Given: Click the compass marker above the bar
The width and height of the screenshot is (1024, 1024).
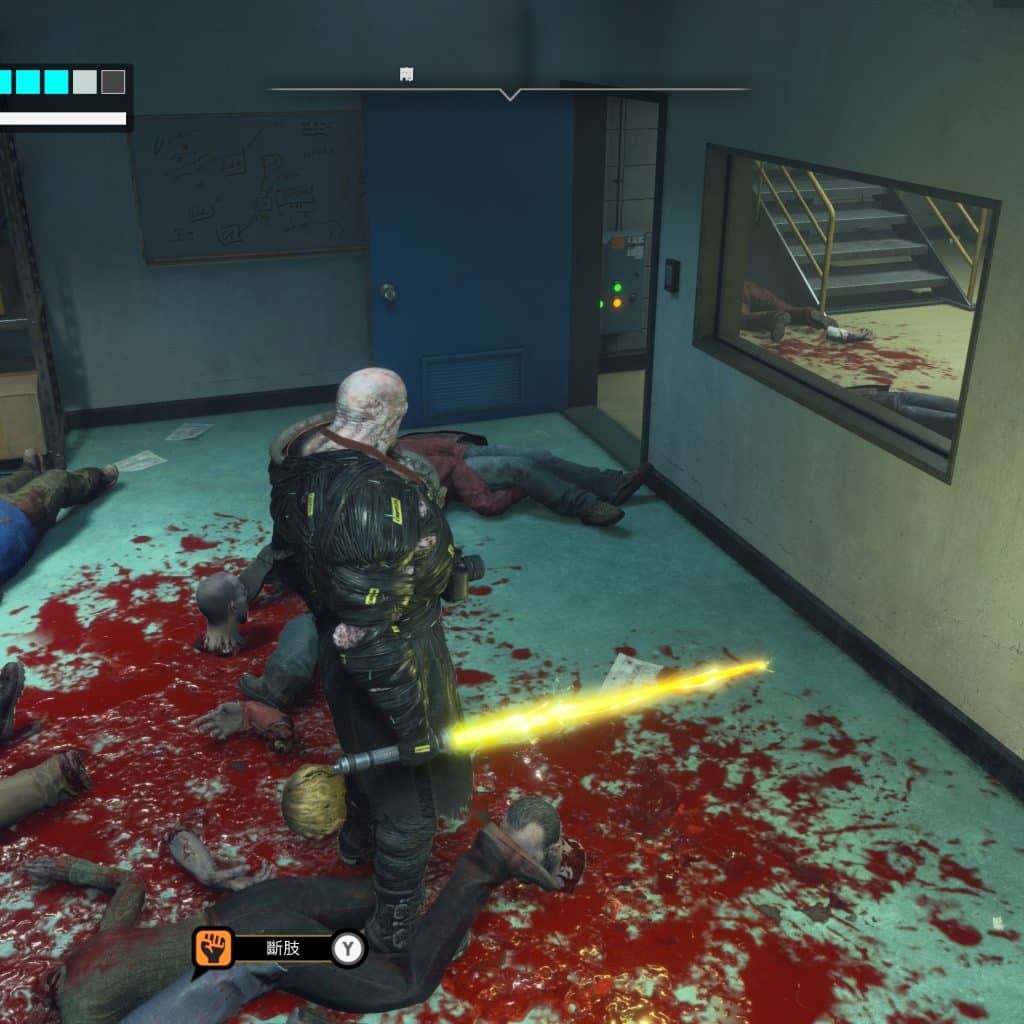Looking at the screenshot, I should pyautogui.click(x=406, y=75).
